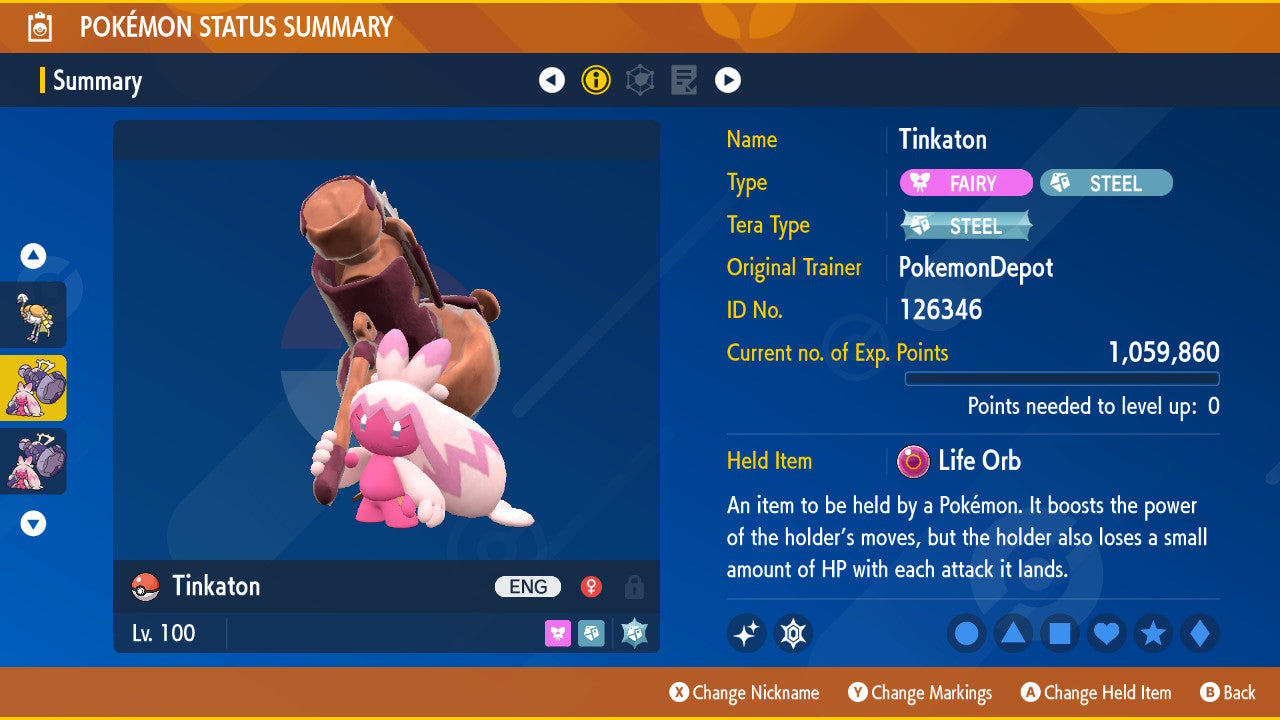Toggle the circle marking
This screenshot has width=1280, height=720.
point(966,633)
